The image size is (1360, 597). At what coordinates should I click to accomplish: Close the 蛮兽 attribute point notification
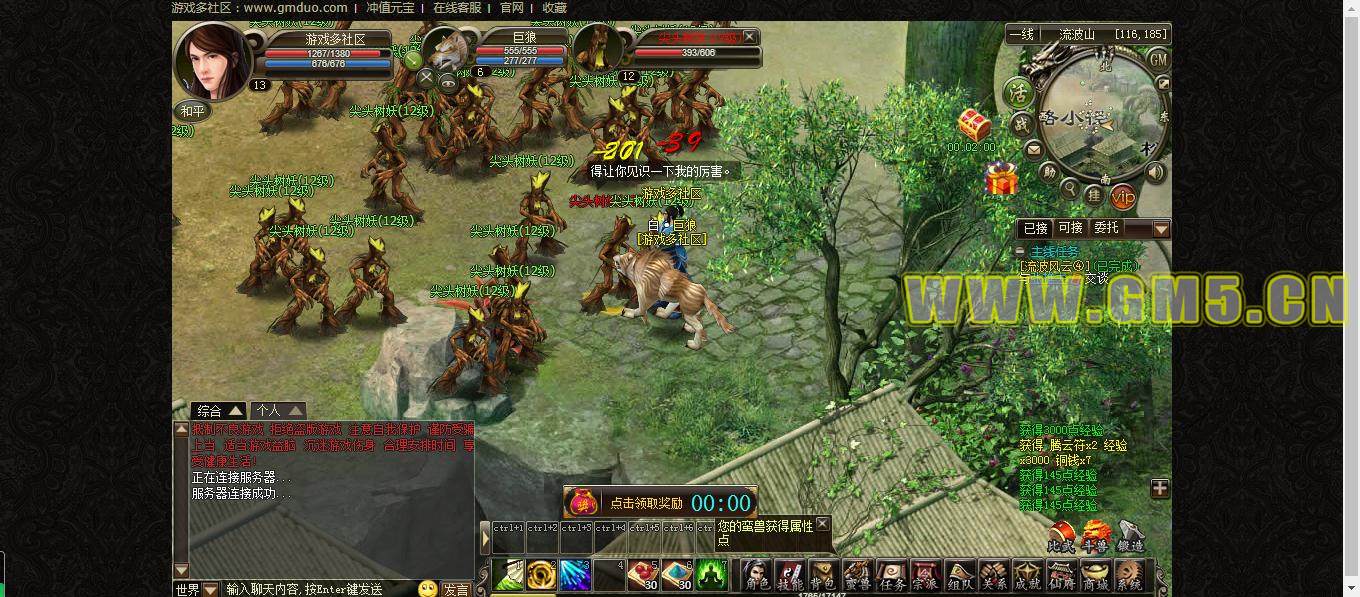click(x=822, y=523)
